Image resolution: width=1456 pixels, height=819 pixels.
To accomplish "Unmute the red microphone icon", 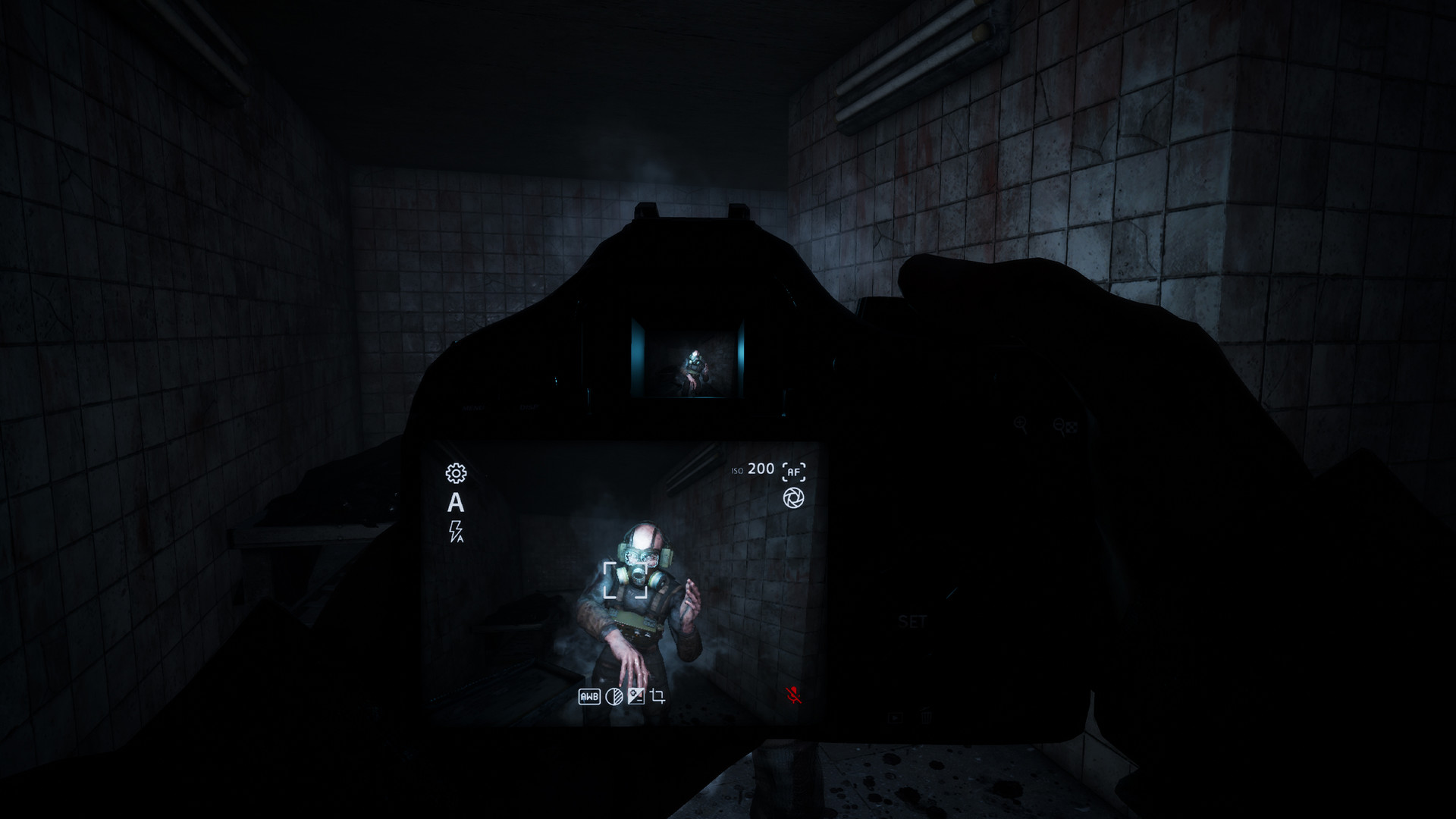I will [794, 694].
